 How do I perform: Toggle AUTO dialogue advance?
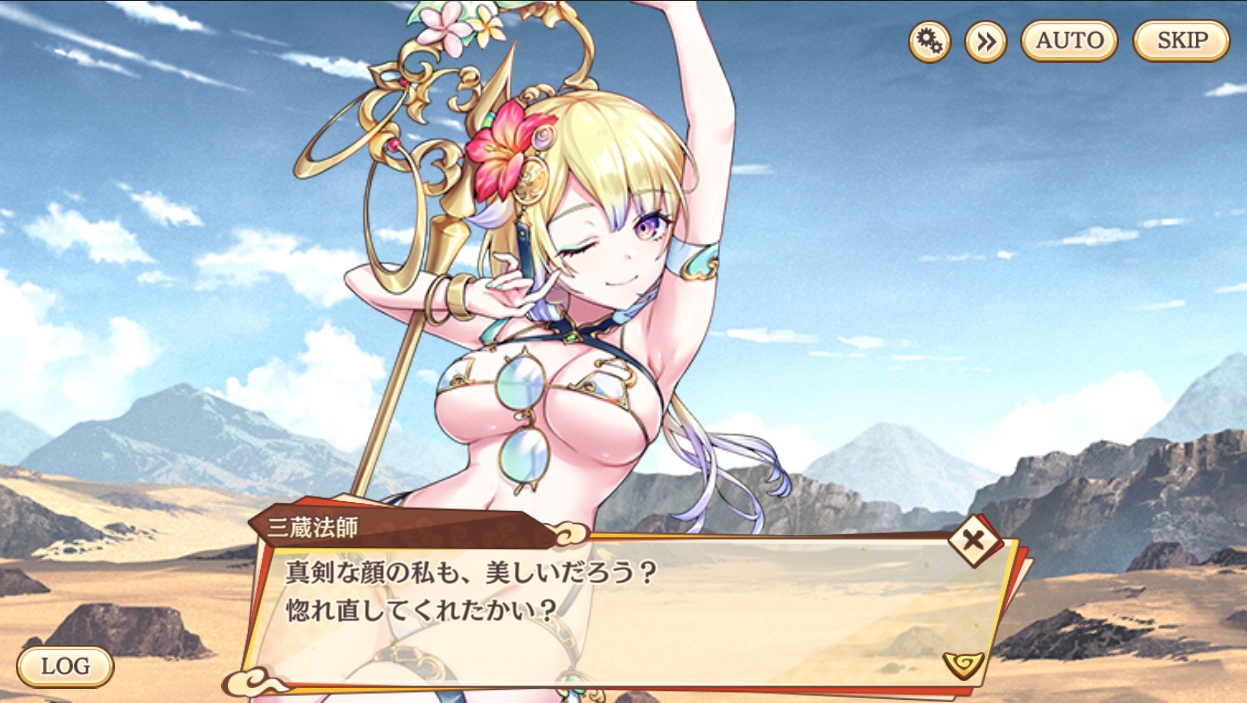1069,41
